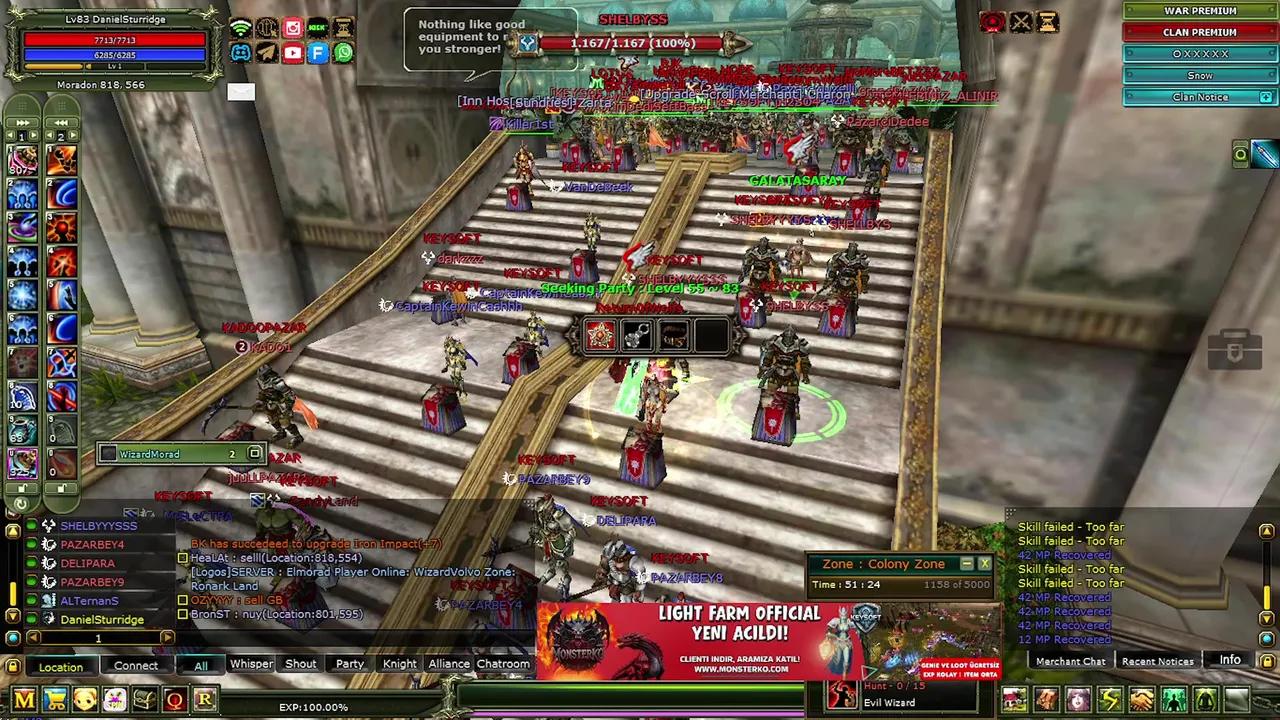1280x720 pixels.
Task: Open the Chatroom tab
Action: pos(503,664)
